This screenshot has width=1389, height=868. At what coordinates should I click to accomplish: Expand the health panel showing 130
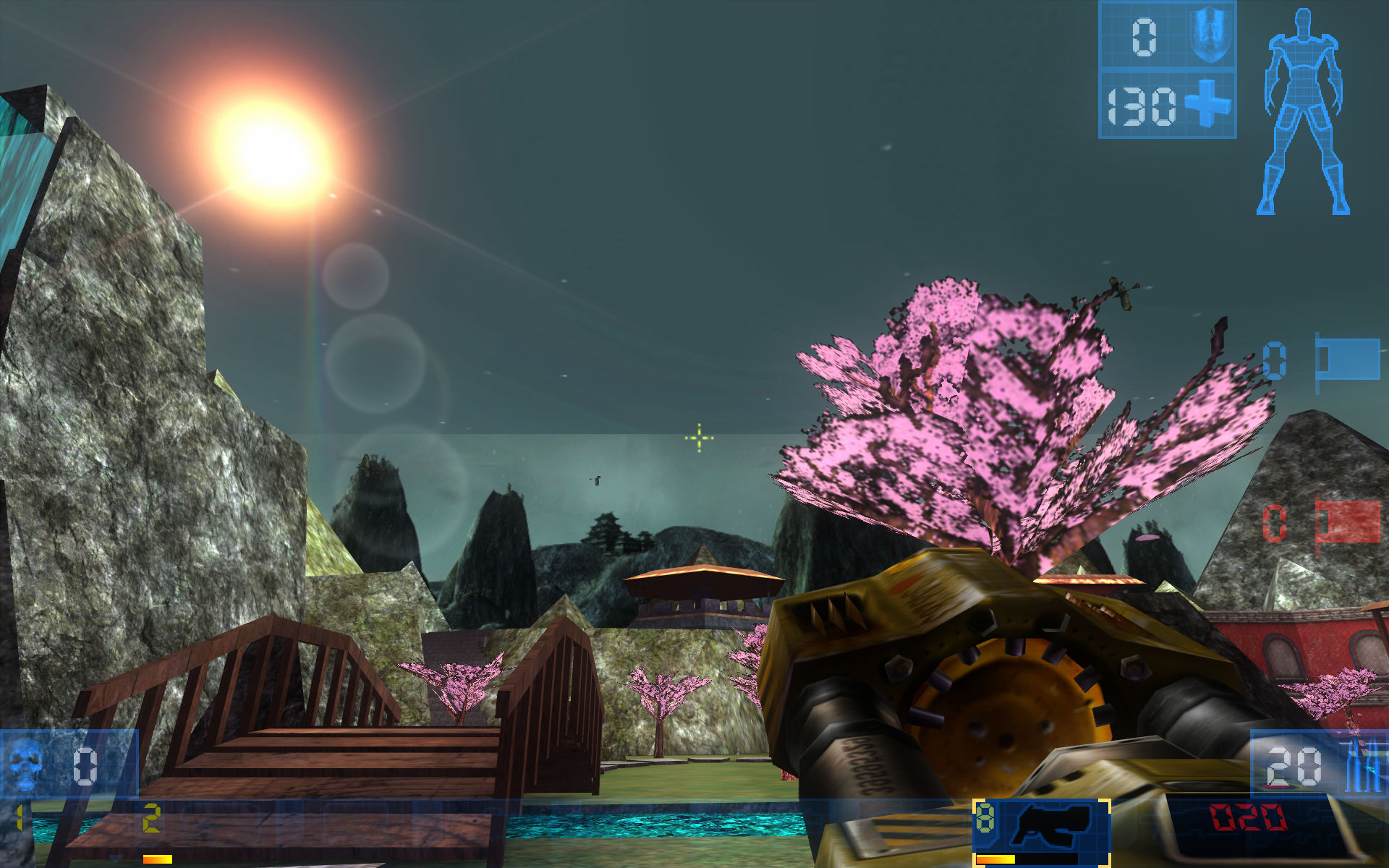coord(1143,106)
